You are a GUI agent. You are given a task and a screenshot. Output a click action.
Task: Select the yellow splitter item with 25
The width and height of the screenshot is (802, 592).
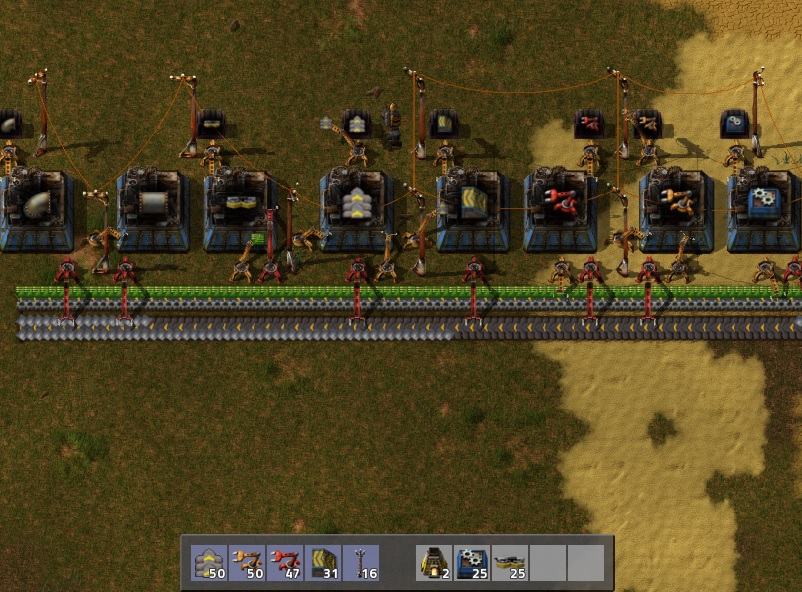click(510, 563)
